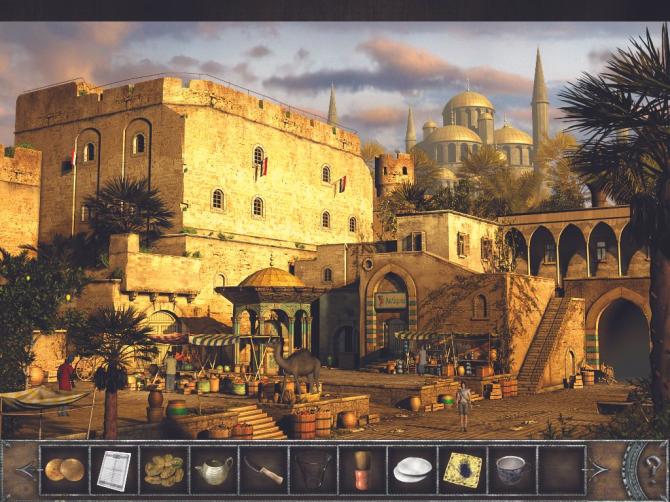Image resolution: width=670 pixels, height=502 pixels.
Task: Show next inventory items with right arrow
Action: 598,469
